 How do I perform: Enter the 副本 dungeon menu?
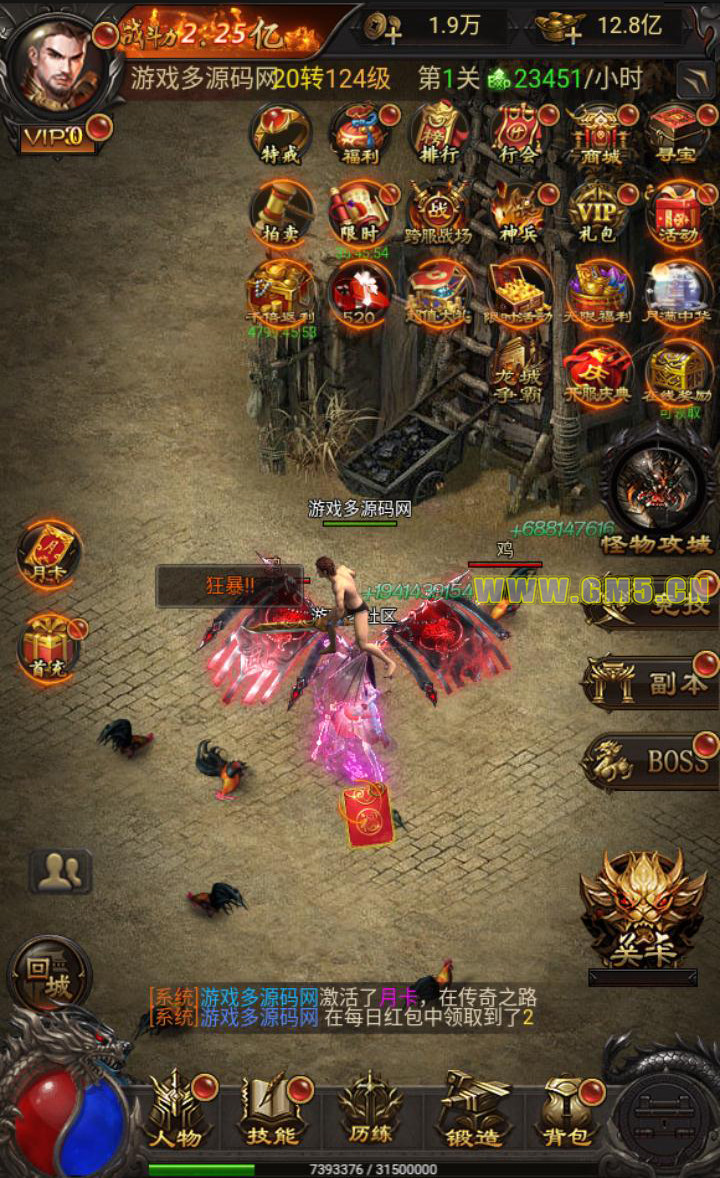pyautogui.click(x=650, y=684)
